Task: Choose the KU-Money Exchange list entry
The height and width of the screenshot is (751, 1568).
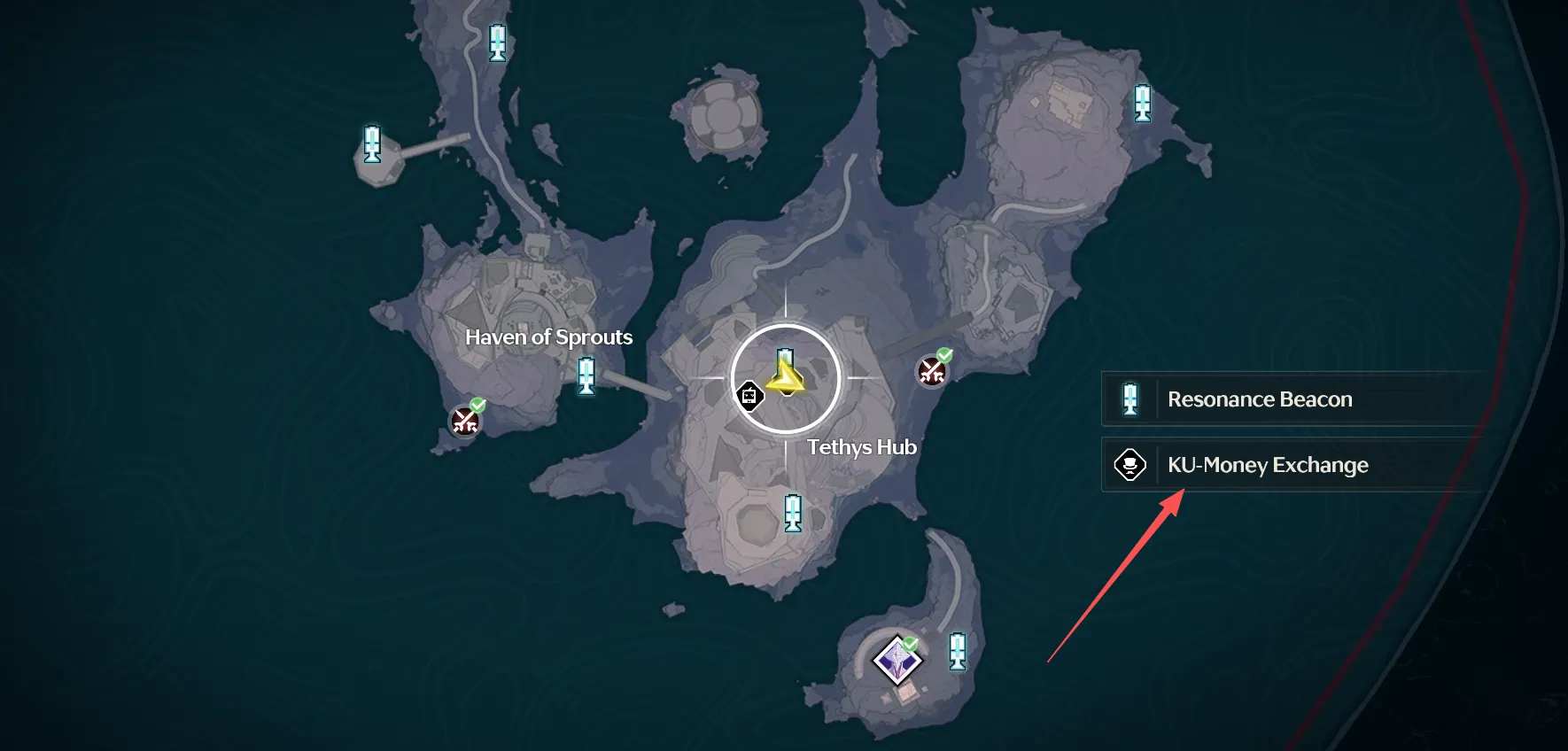Action: click(1267, 465)
